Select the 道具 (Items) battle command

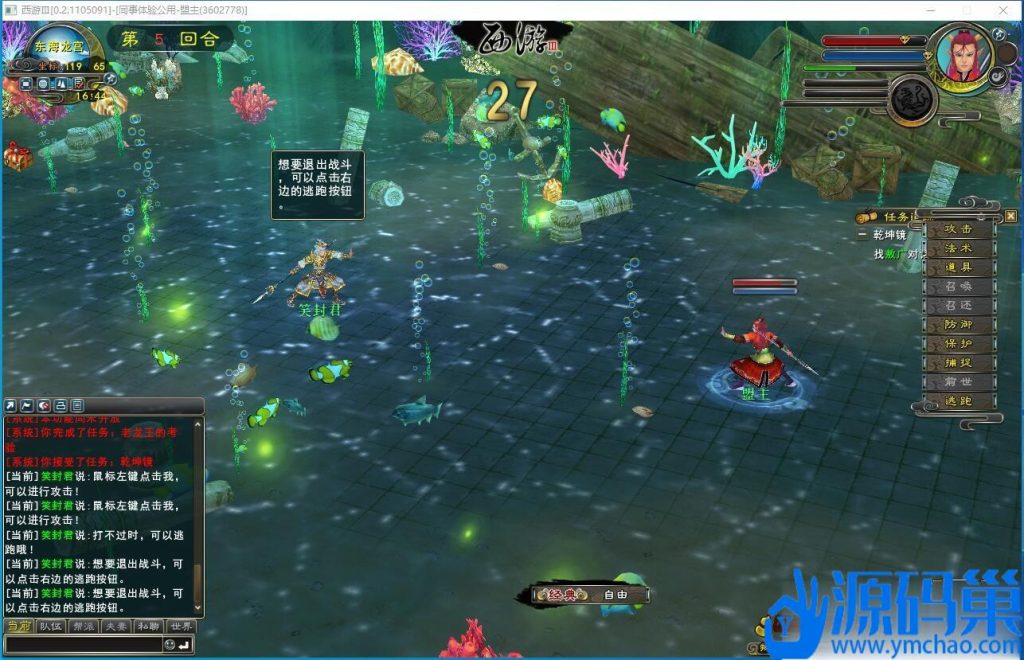point(958,267)
